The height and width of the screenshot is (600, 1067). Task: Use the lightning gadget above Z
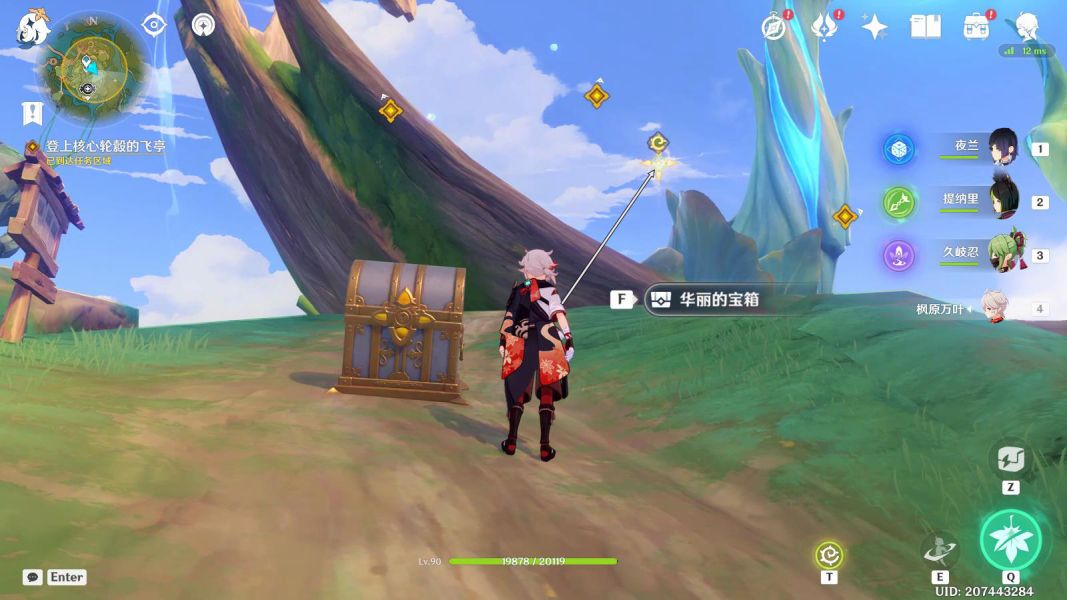click(x=1009, y=459)
